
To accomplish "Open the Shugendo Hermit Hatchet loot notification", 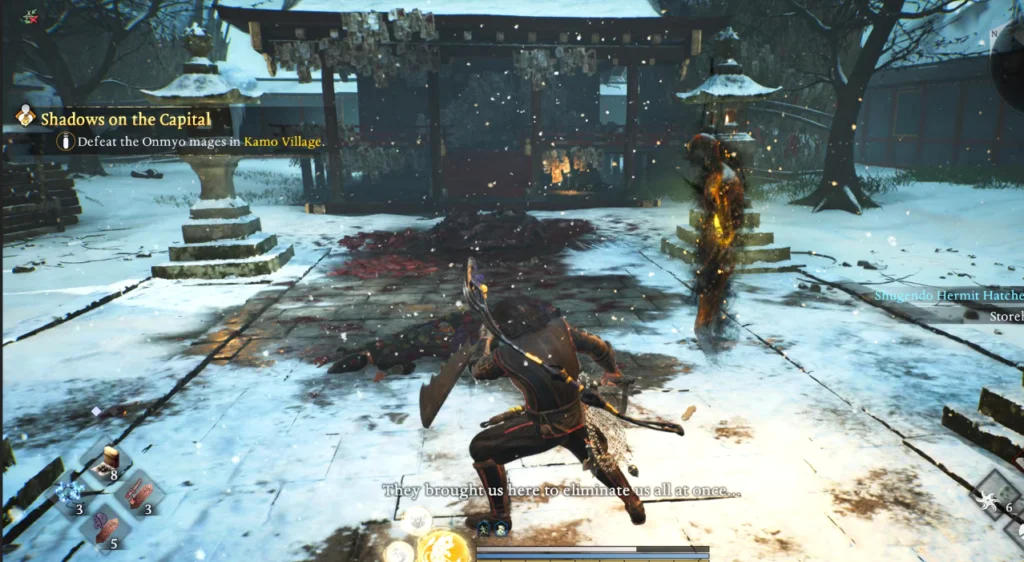I will click(948, 295).
